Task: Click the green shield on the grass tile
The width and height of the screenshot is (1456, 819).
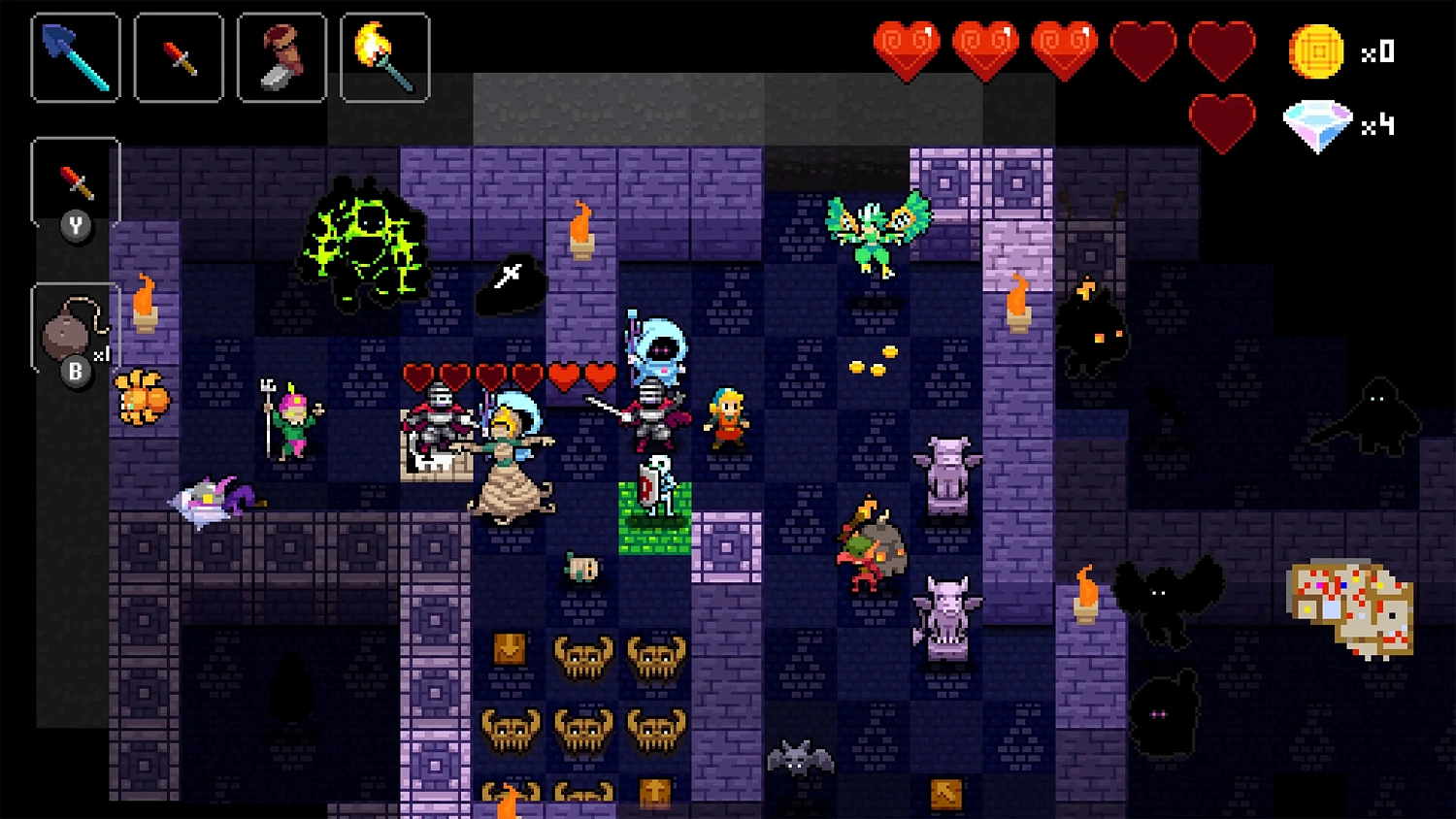Action: [x=647, y=488]
